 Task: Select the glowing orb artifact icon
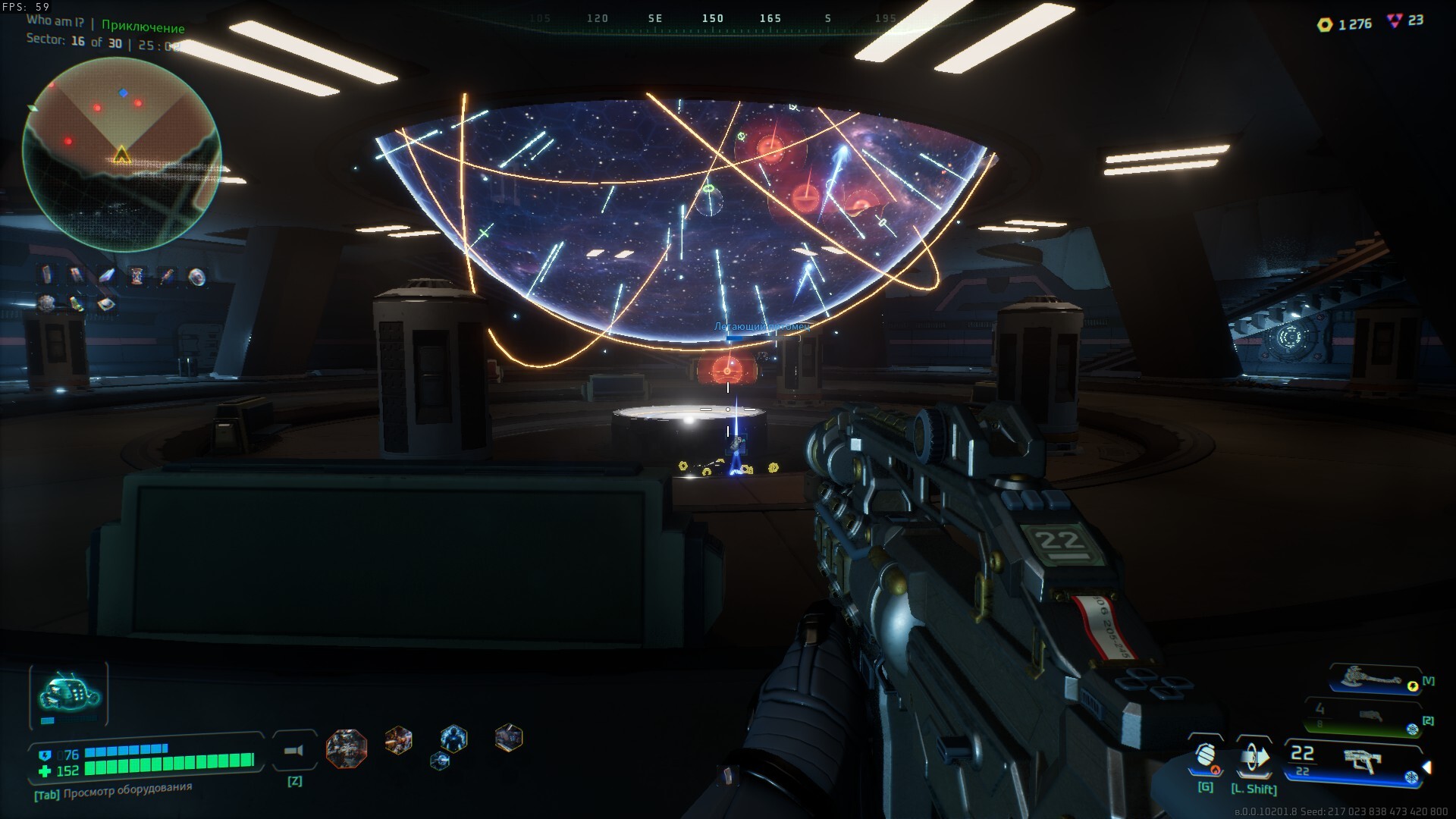point(196,277)
